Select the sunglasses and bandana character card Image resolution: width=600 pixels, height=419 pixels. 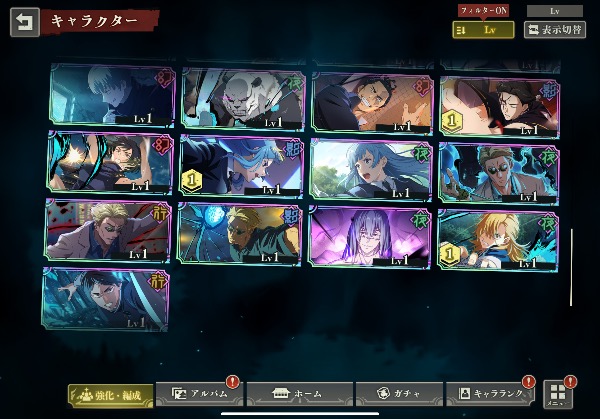pos(498,170)
